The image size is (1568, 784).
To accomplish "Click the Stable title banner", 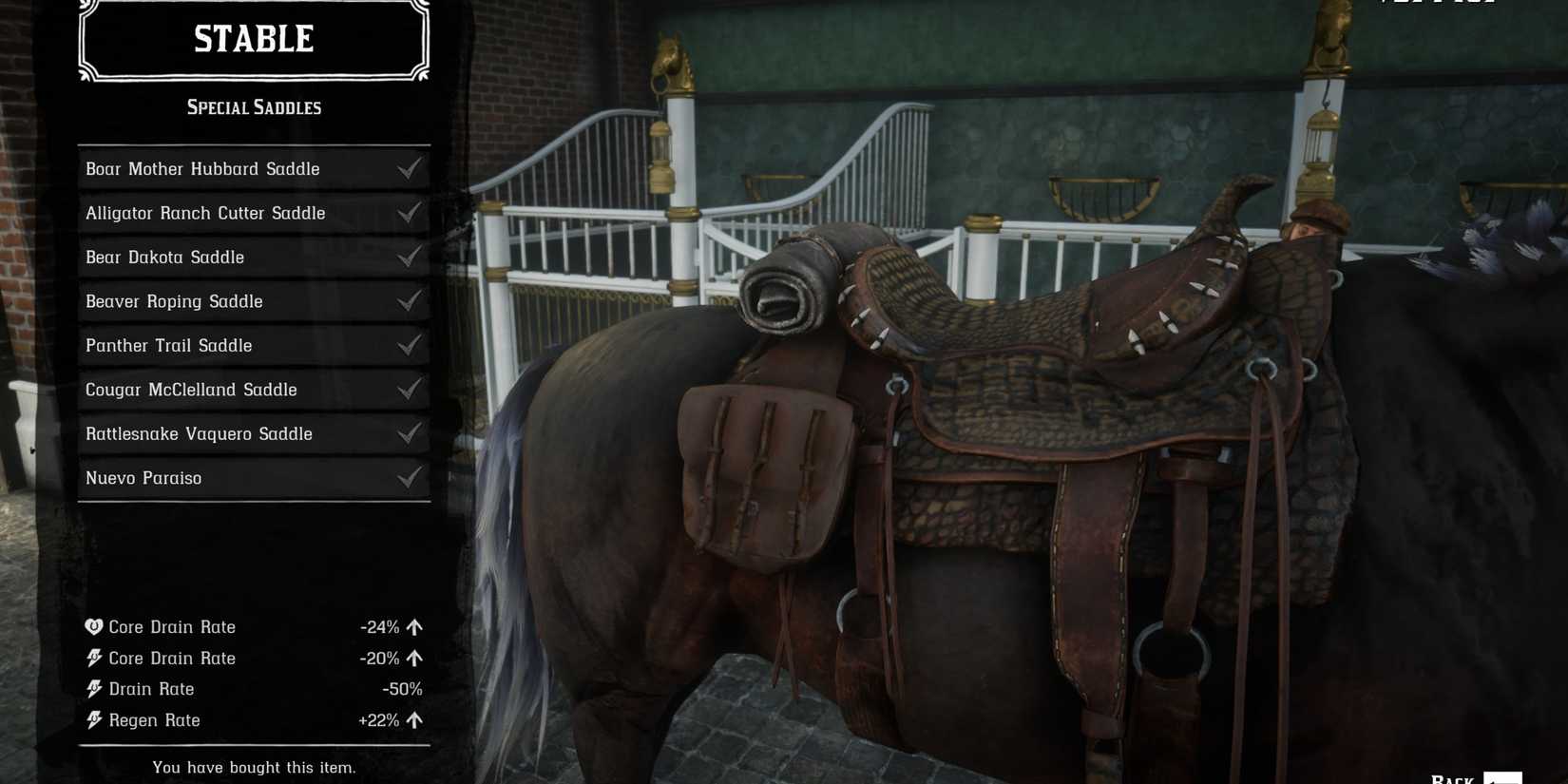I will [x=253, y=40].
